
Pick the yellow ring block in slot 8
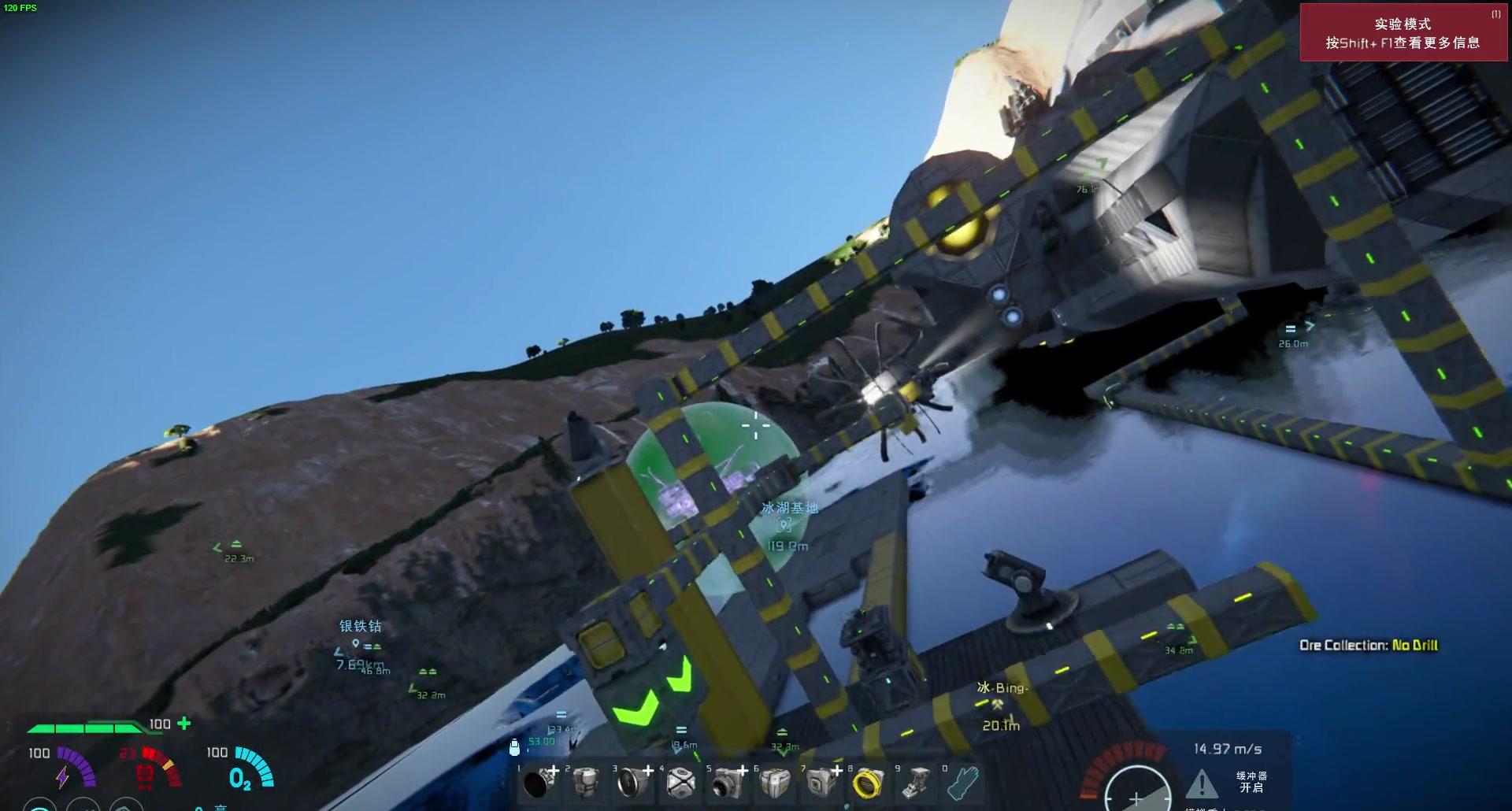(869, 783)
